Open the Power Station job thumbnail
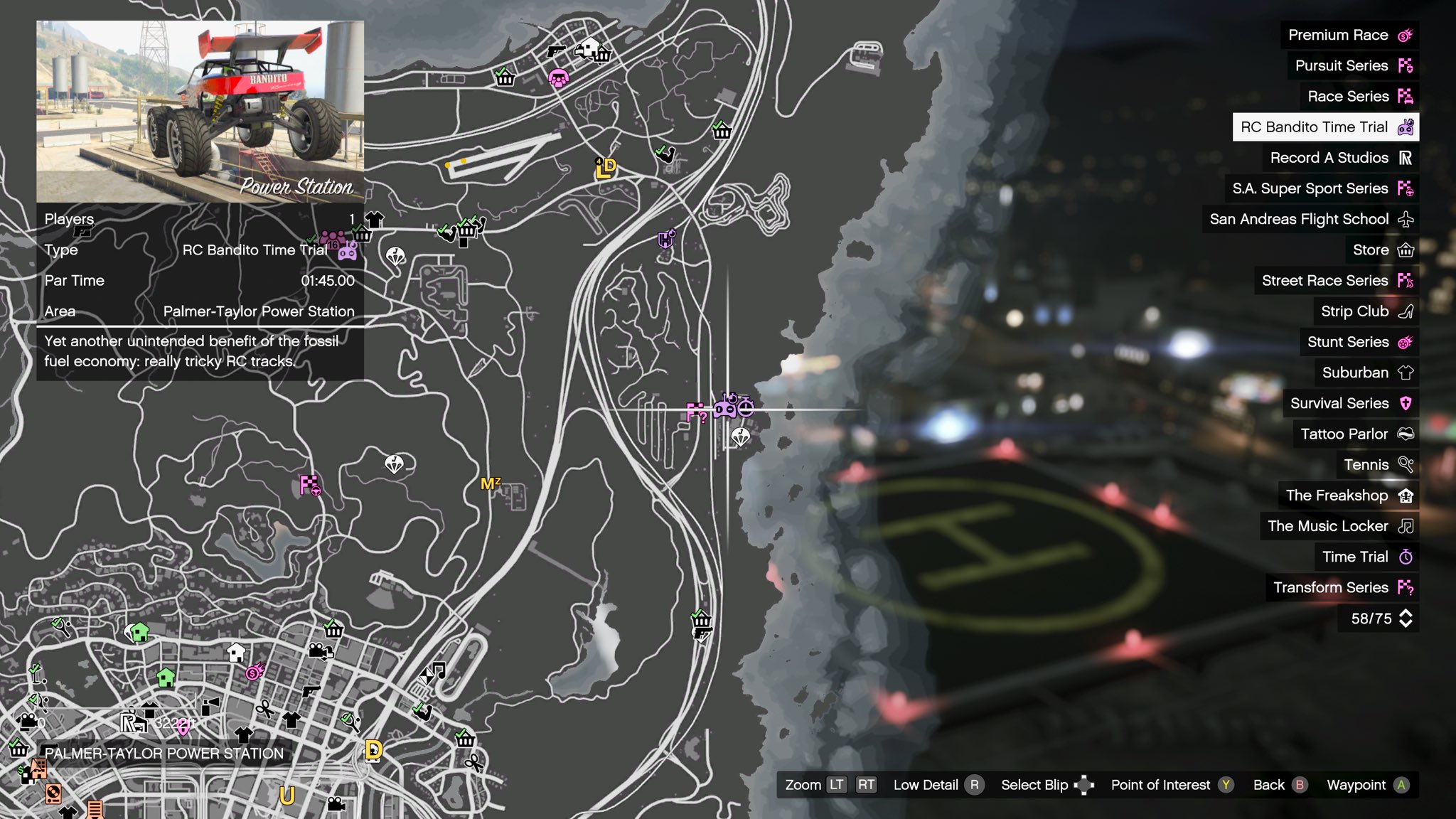Viewport: 1456px width, 819px height. [x=200, y=112]
